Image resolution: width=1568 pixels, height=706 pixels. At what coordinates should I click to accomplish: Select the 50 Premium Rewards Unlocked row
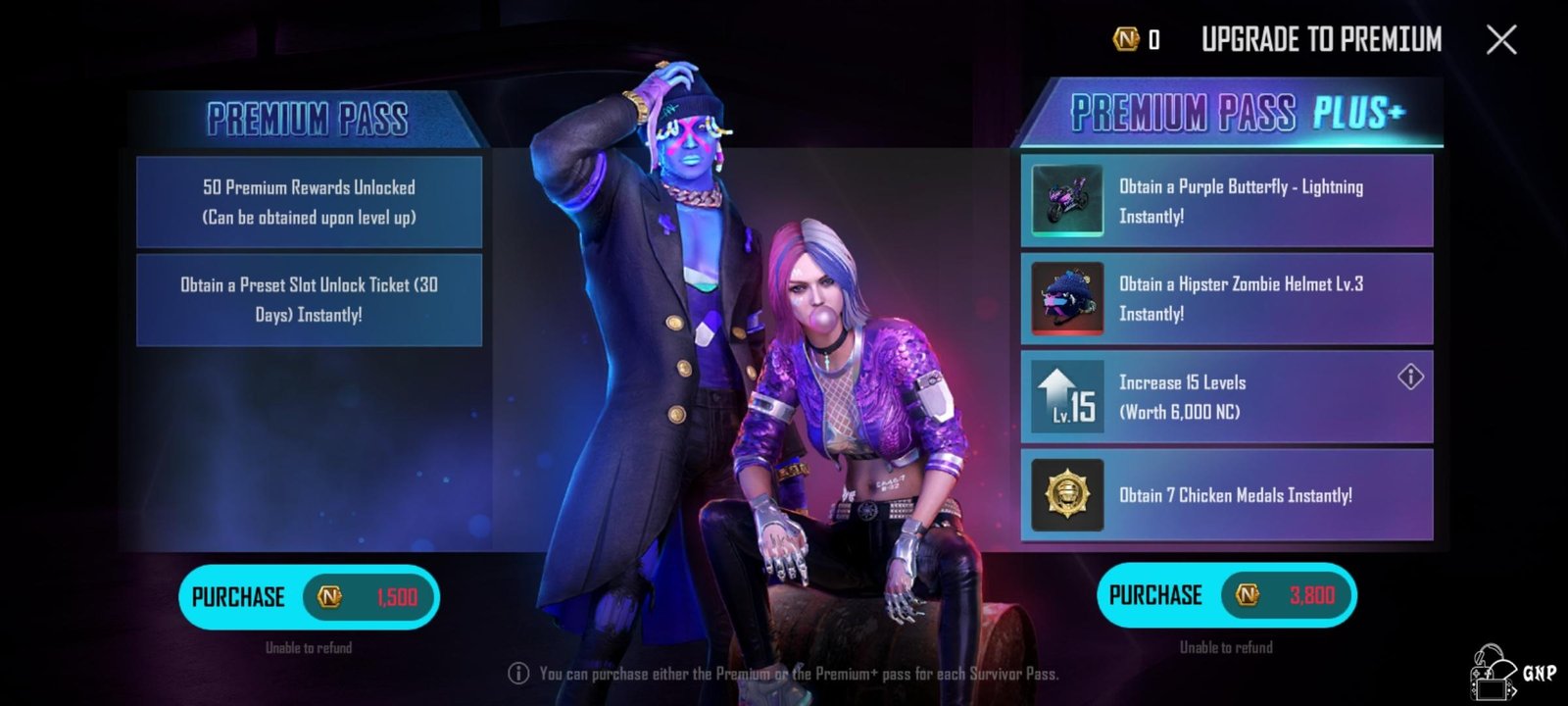pos(309,202)
